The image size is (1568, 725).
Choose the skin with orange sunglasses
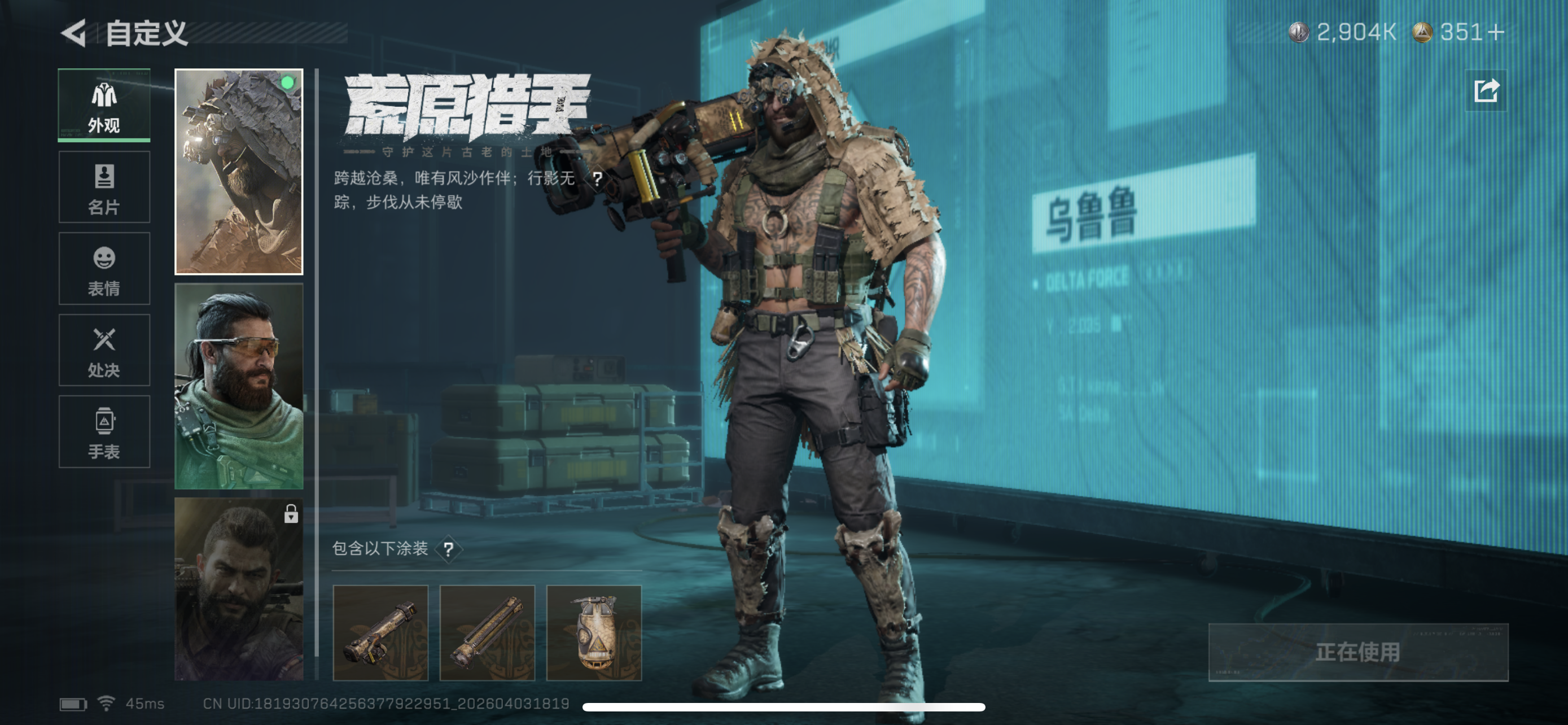pyautogui.click(x=239, y=387)
